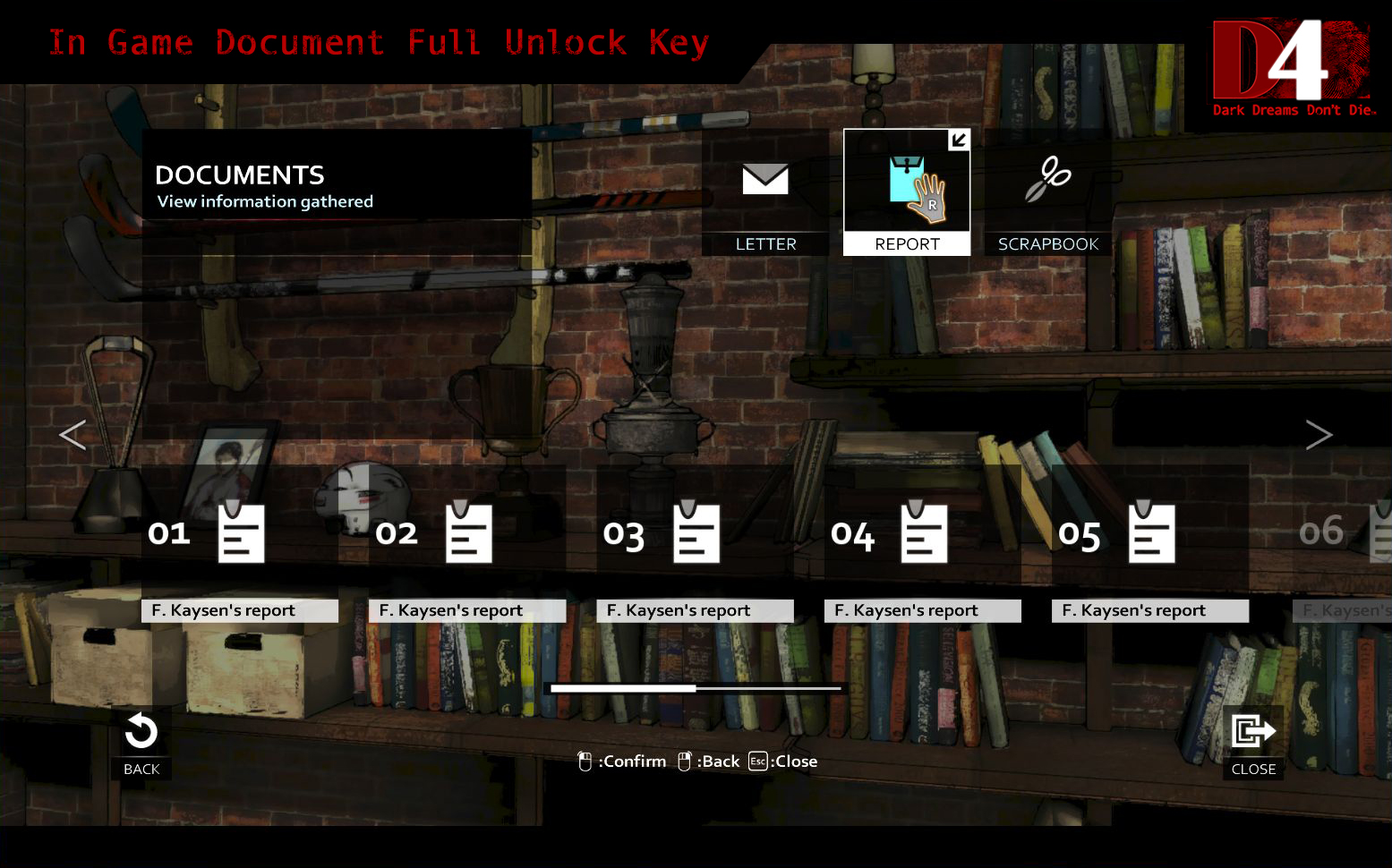Click the clipboard icon for report 03
Image resolution: width=1392 pixels, height=868 pixels.
696,532
